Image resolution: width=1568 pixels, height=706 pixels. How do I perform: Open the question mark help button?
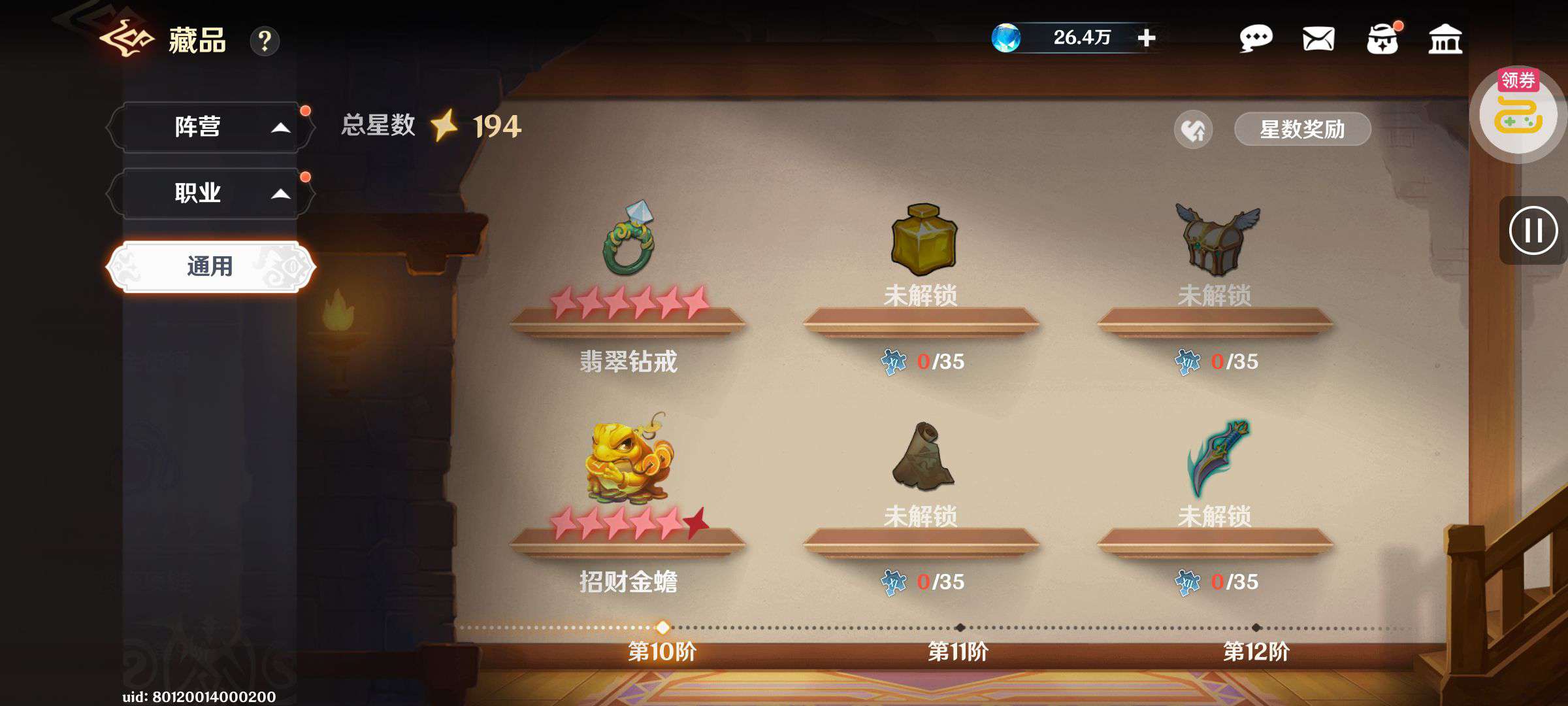pos(265,41)
